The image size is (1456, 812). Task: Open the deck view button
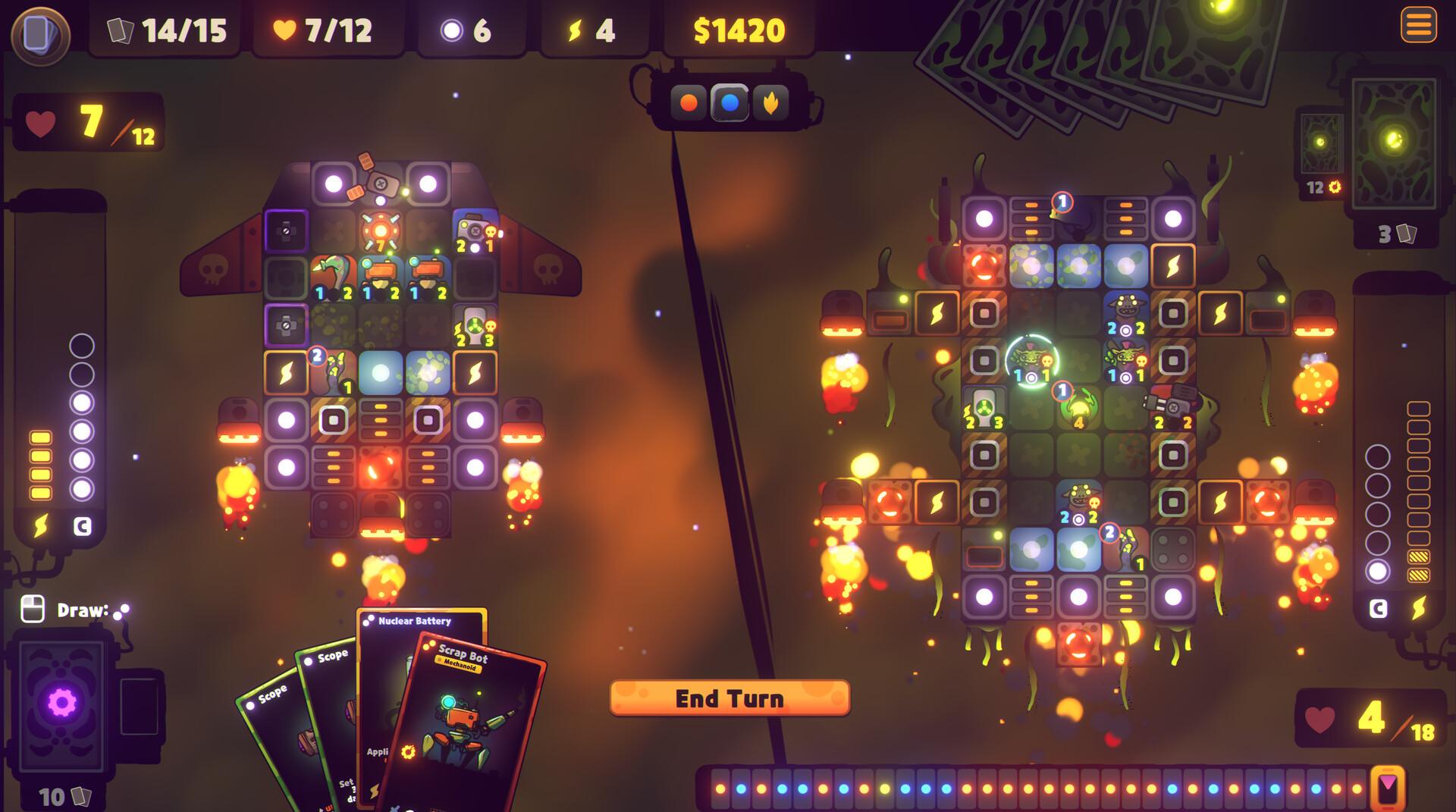click(40, 34)
